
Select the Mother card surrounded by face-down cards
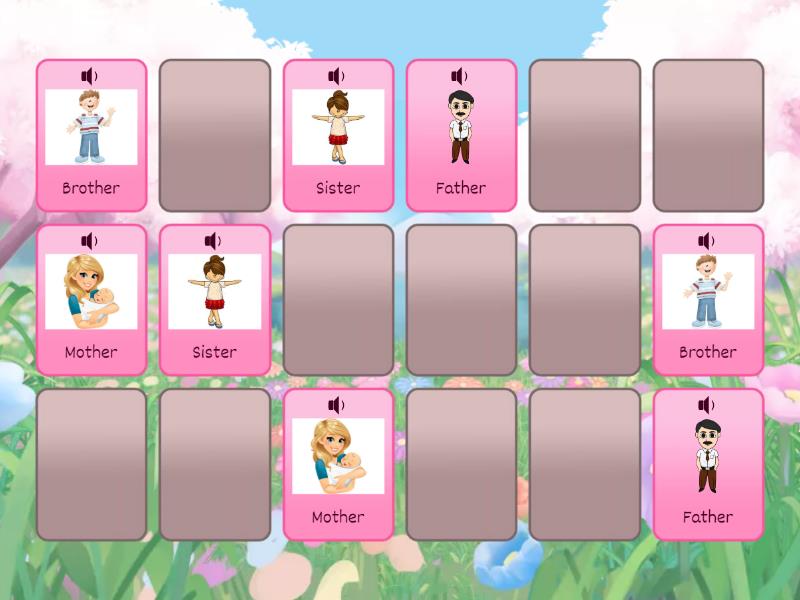[x=338, y=465]
